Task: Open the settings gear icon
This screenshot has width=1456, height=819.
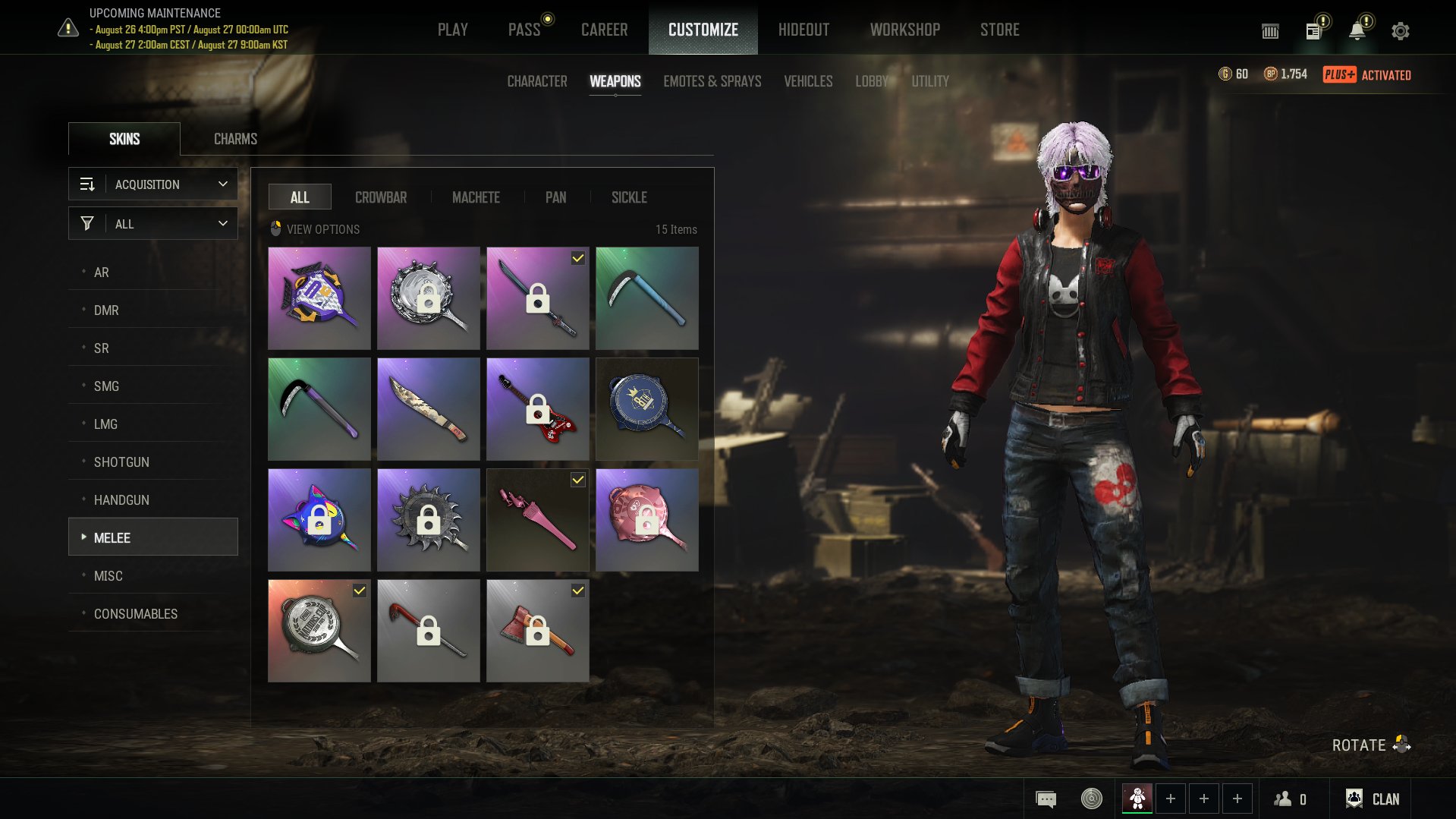Action: point(1400,31)
